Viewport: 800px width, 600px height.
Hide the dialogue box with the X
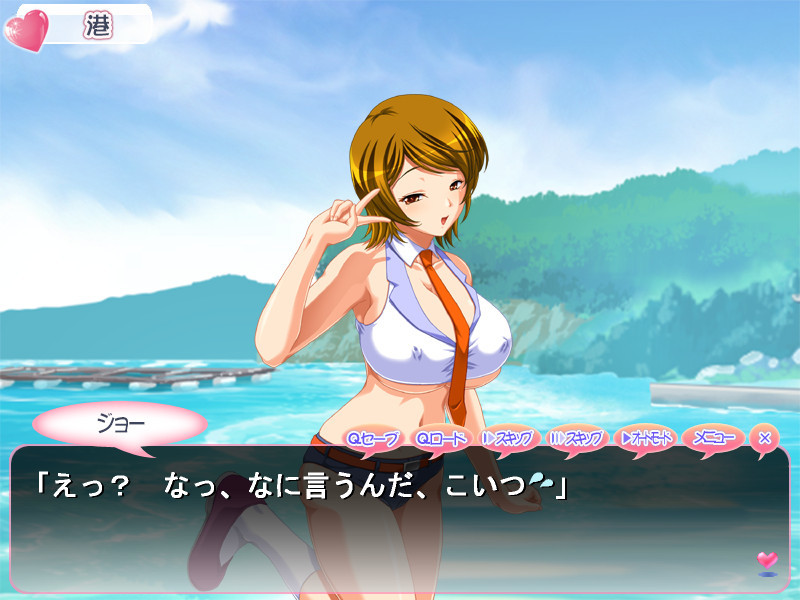pyautogui.click(x=764, y=438)
